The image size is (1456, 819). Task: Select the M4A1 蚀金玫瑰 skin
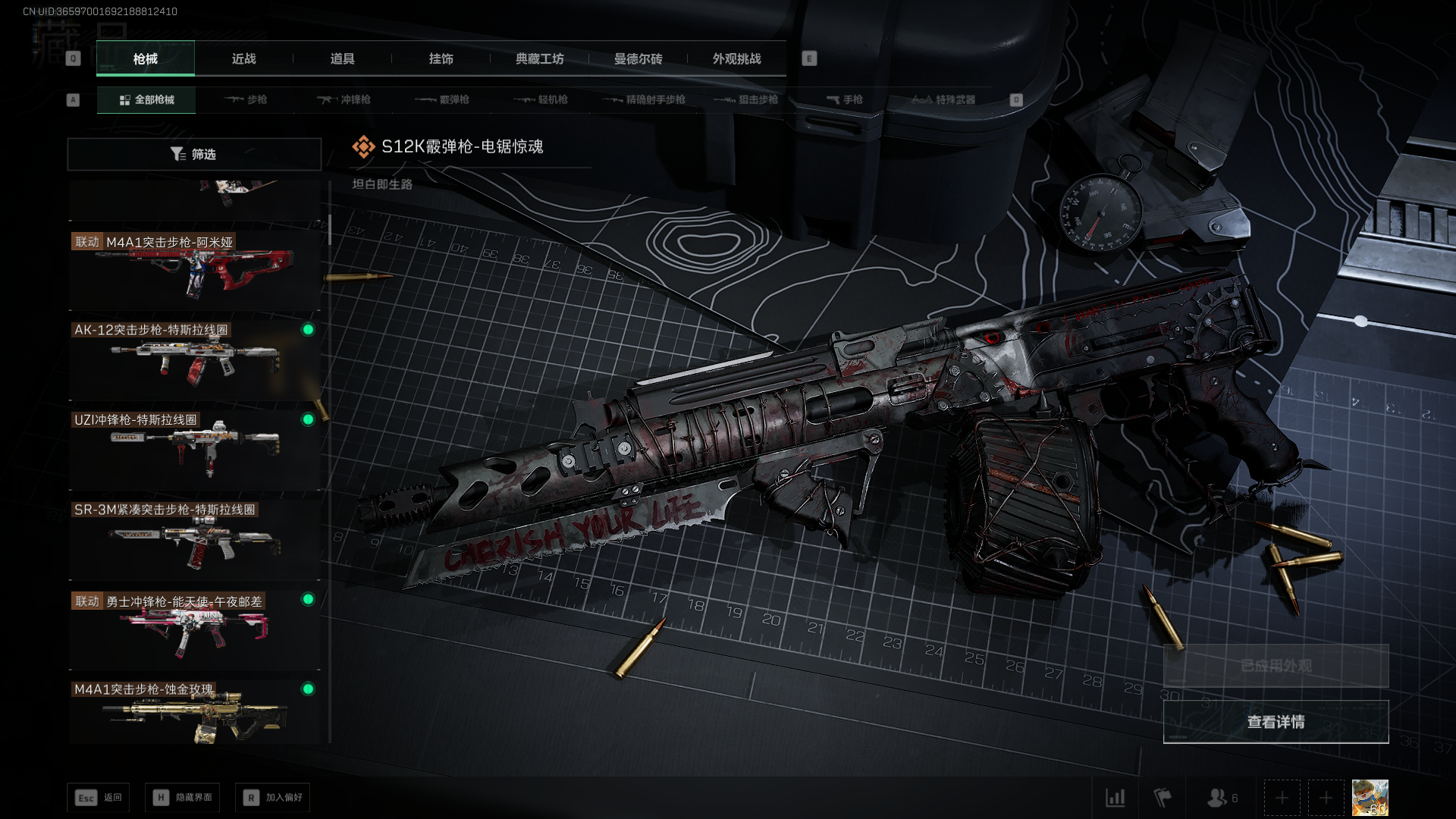point(194,711)
